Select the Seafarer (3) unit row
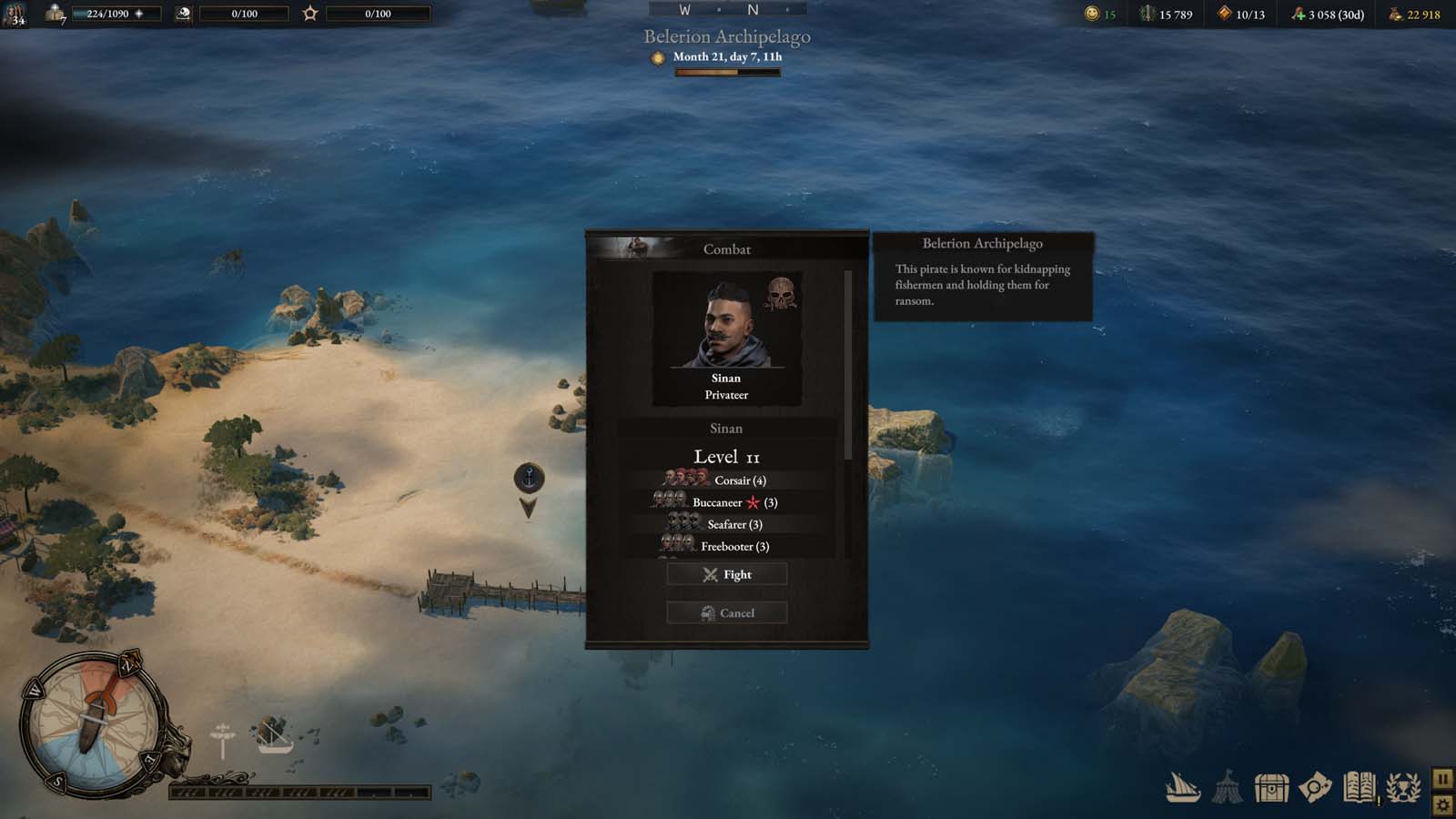 pos(726,524)
